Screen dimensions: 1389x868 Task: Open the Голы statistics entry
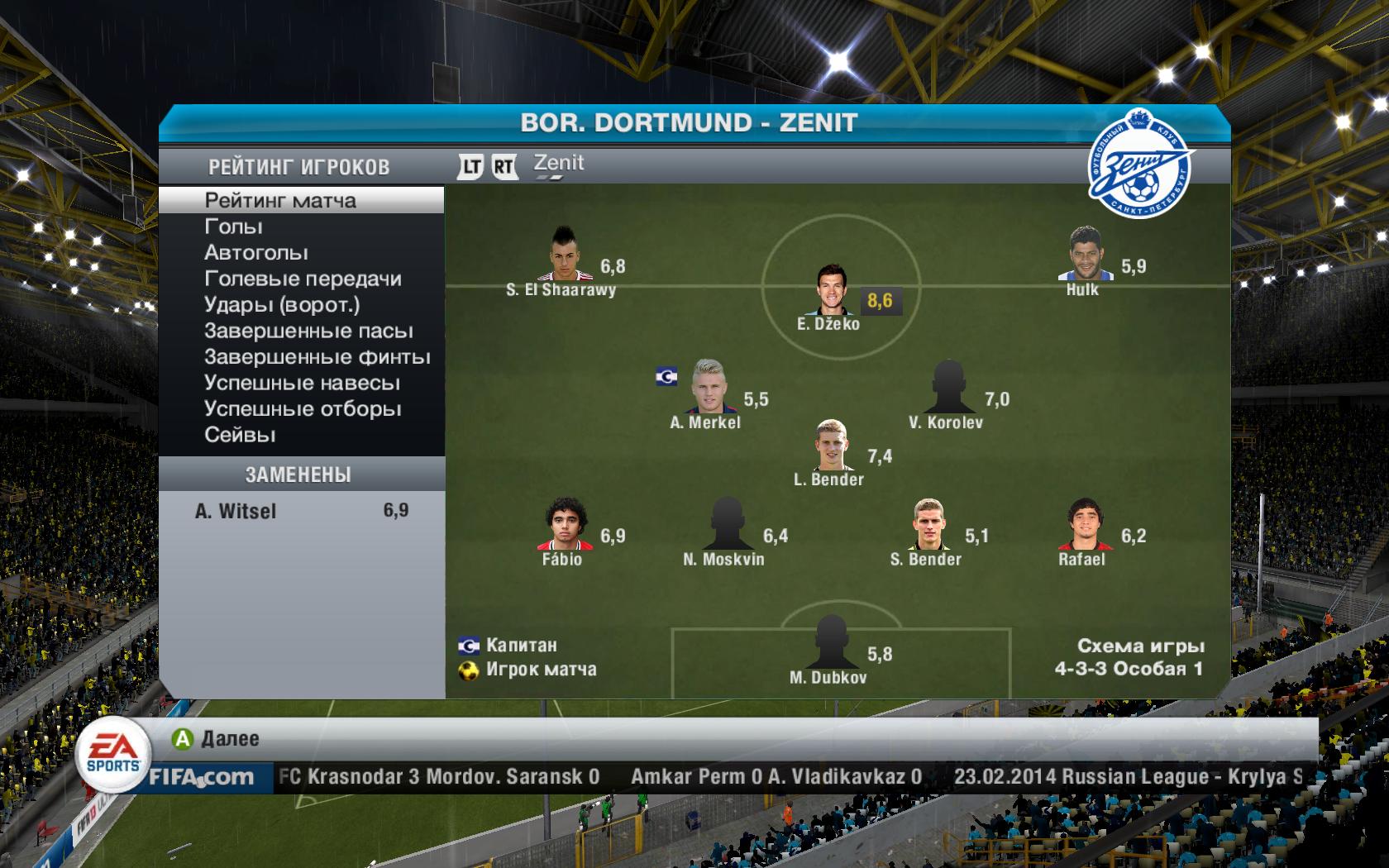pyautogui.click(x=233, y=227)
